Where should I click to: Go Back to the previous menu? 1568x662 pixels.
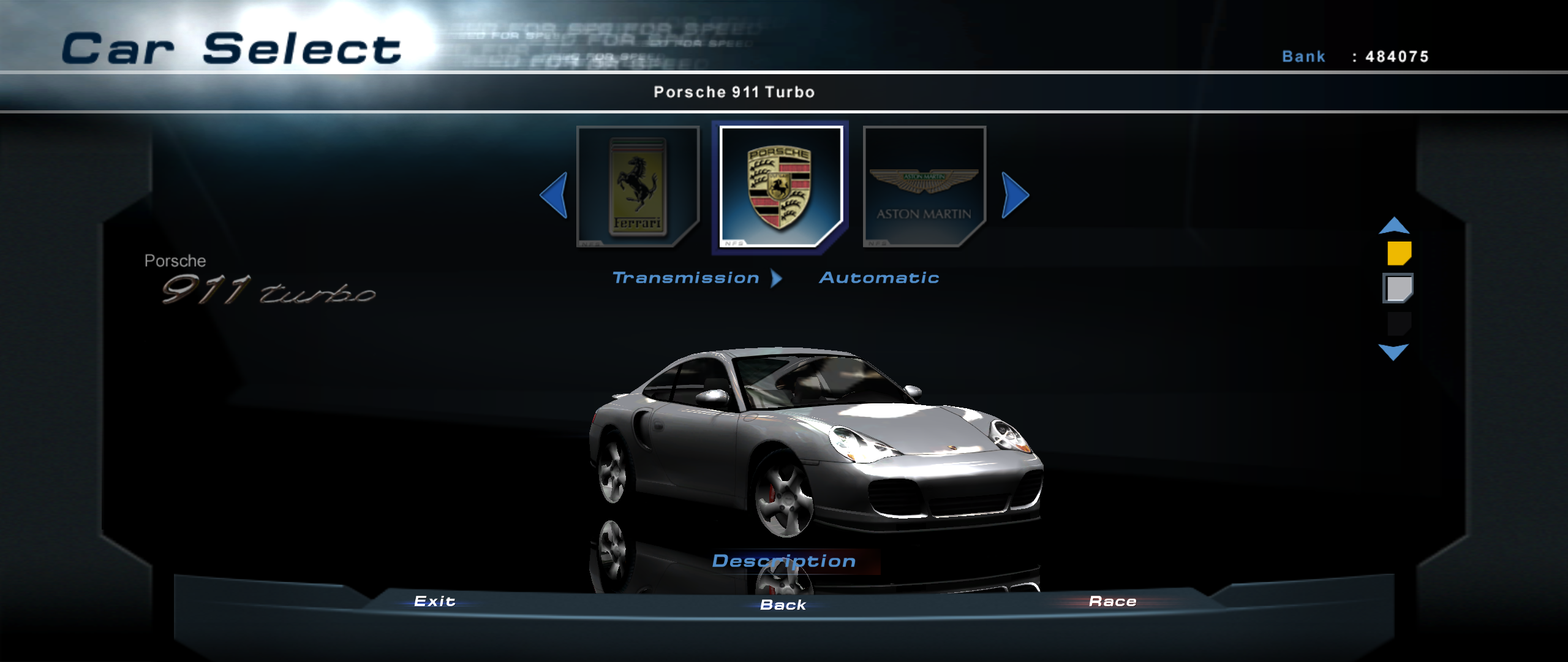783,605
